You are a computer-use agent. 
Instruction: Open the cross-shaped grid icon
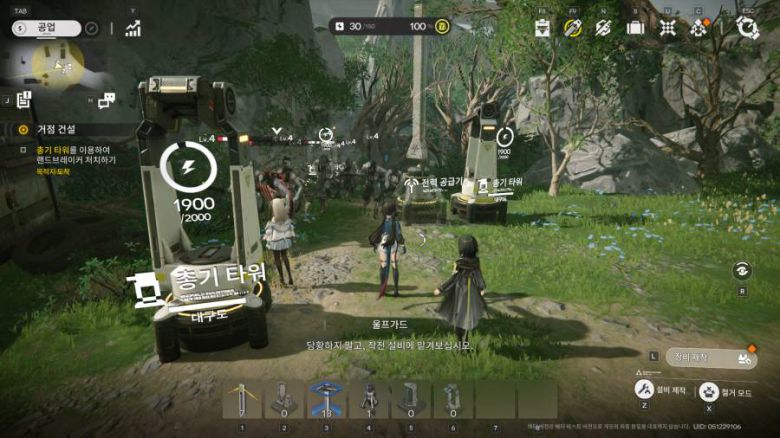(x=667, y=27)
